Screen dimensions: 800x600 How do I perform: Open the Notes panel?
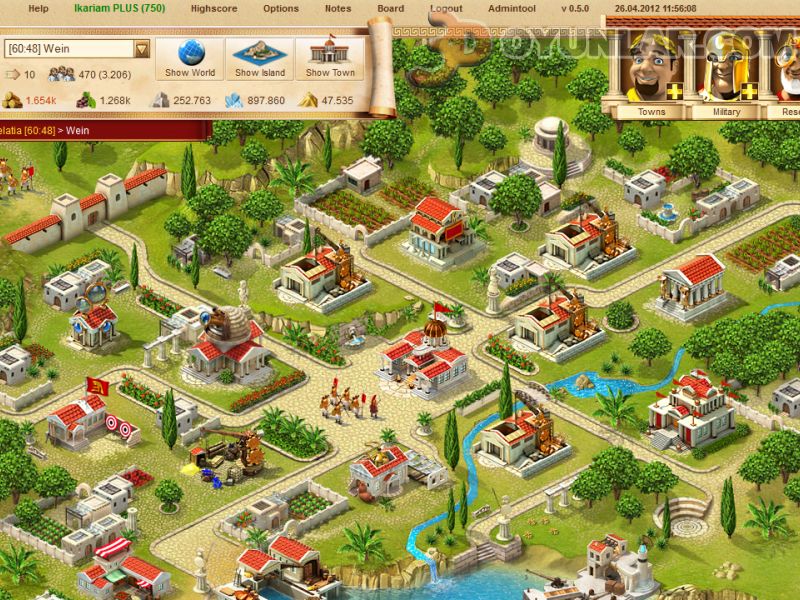(x=338, y=9)
